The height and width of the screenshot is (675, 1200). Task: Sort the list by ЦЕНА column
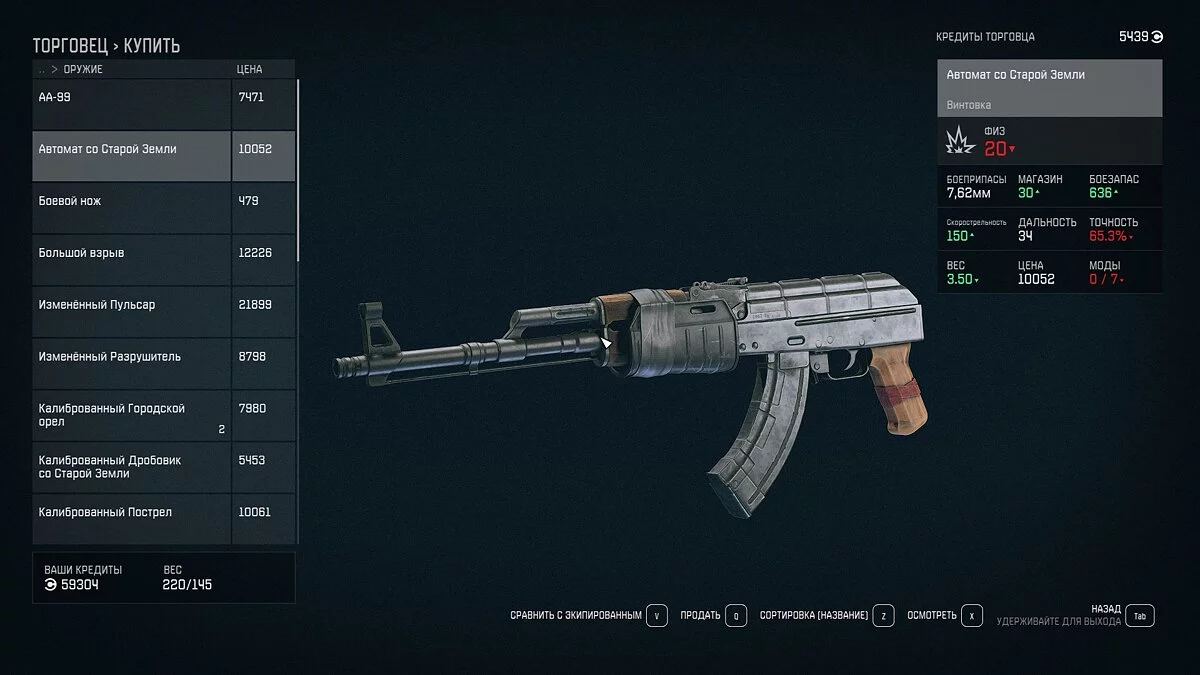[249, 70]
